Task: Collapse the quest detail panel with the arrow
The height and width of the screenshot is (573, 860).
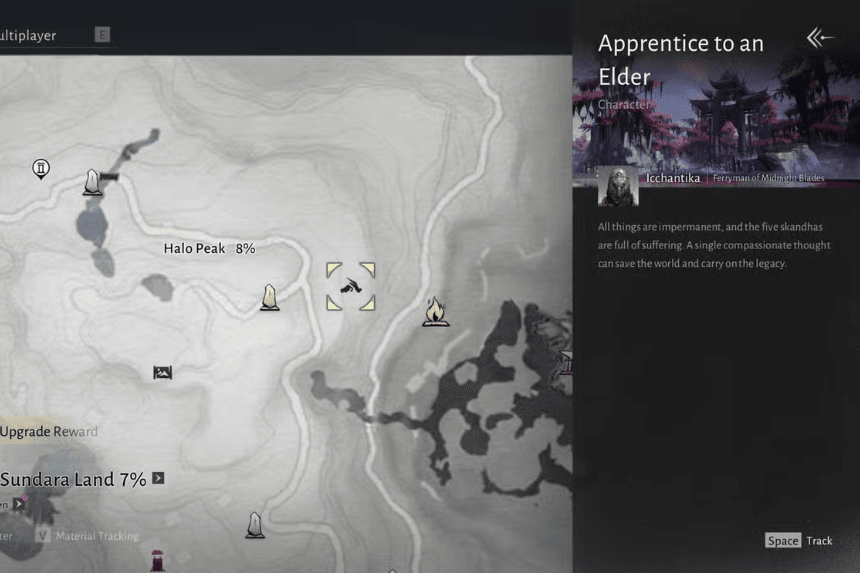Action: point(819,38)
